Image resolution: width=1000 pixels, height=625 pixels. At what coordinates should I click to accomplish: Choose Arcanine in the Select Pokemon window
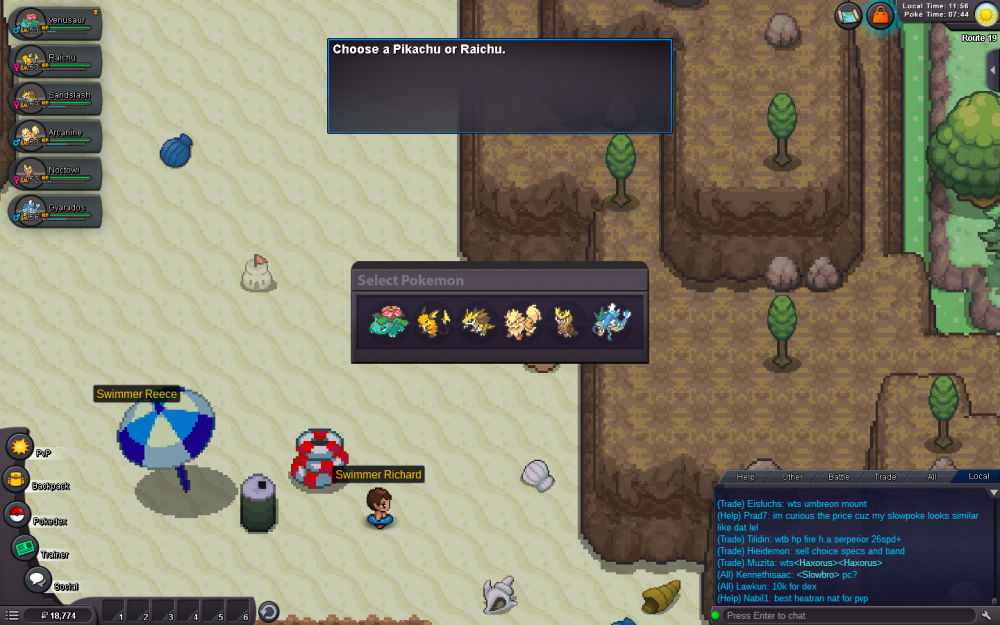pos(521,323)
